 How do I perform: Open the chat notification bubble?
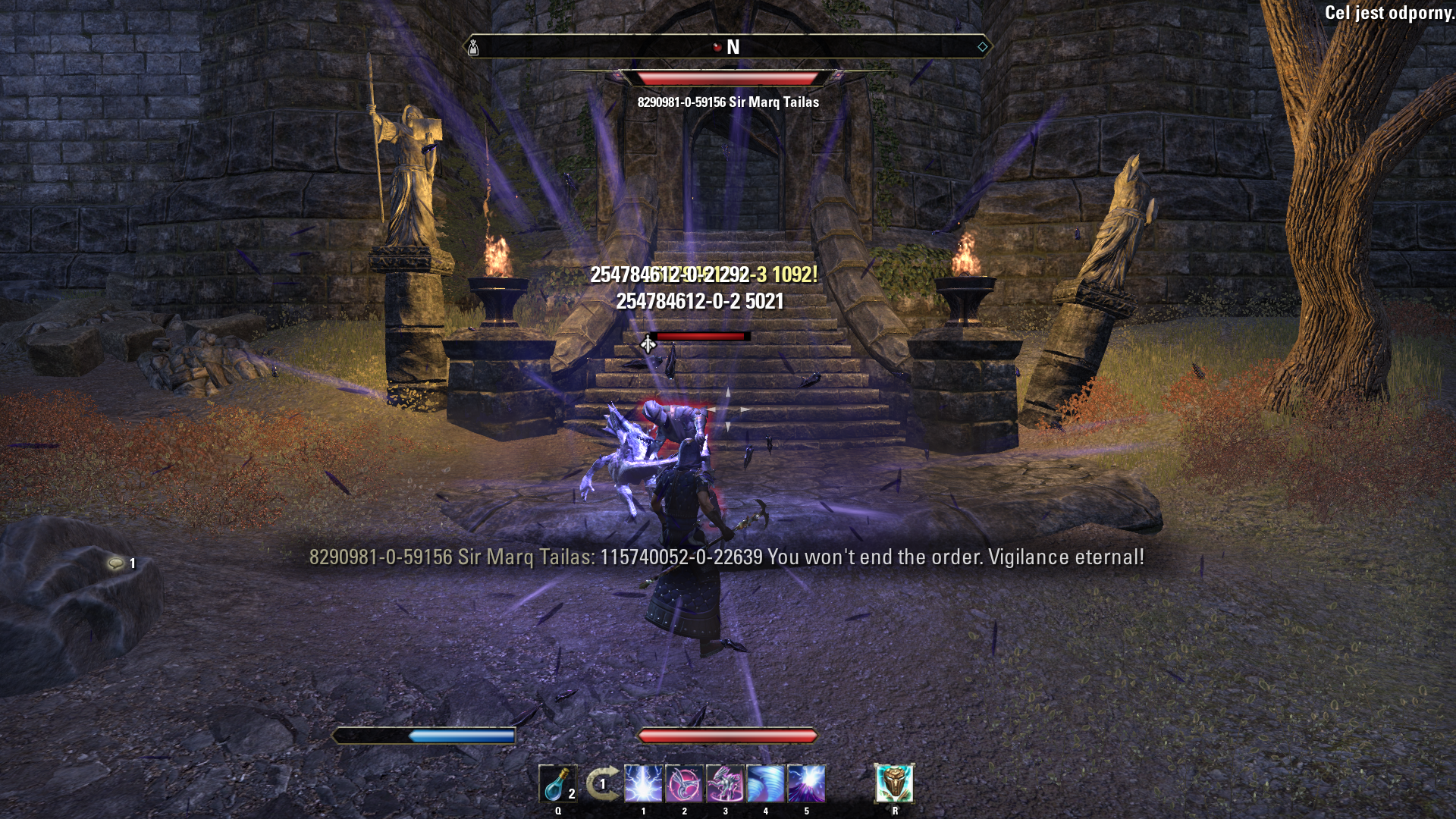[x=117, y=563]
